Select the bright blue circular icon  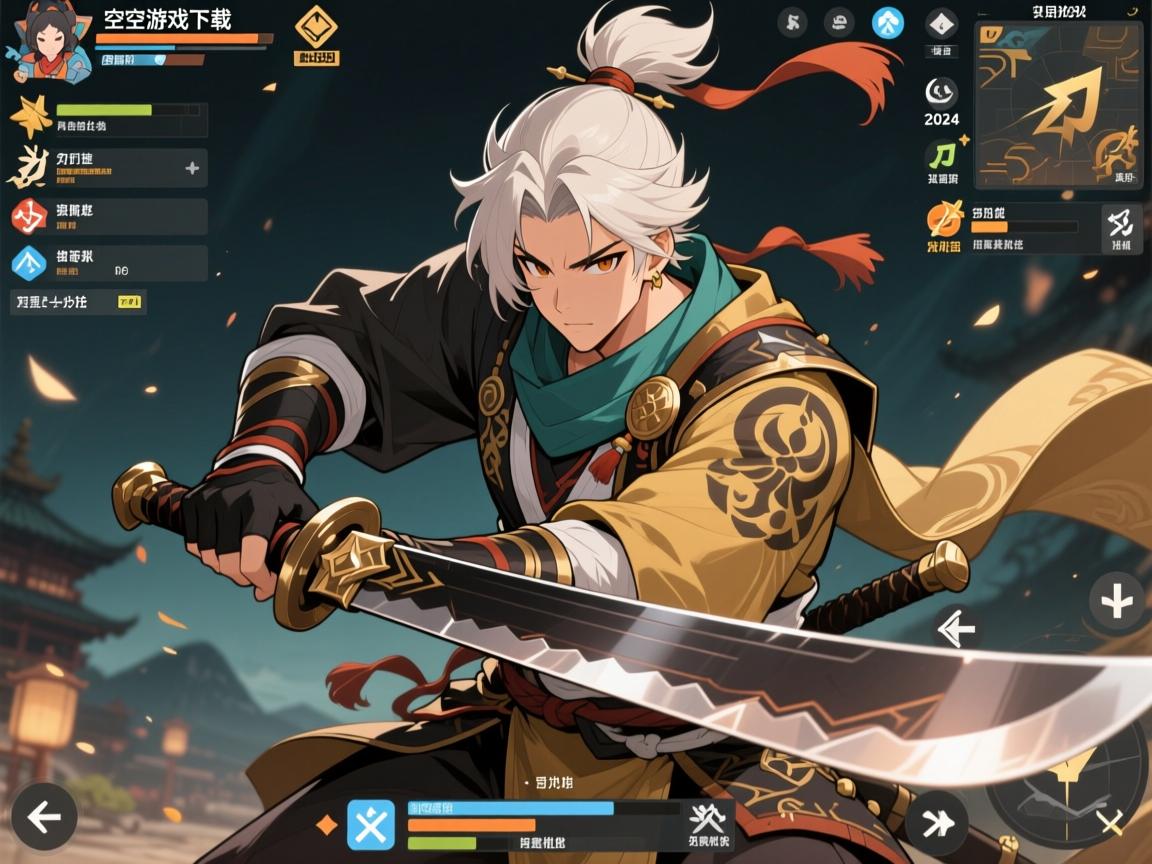[887, 22]
